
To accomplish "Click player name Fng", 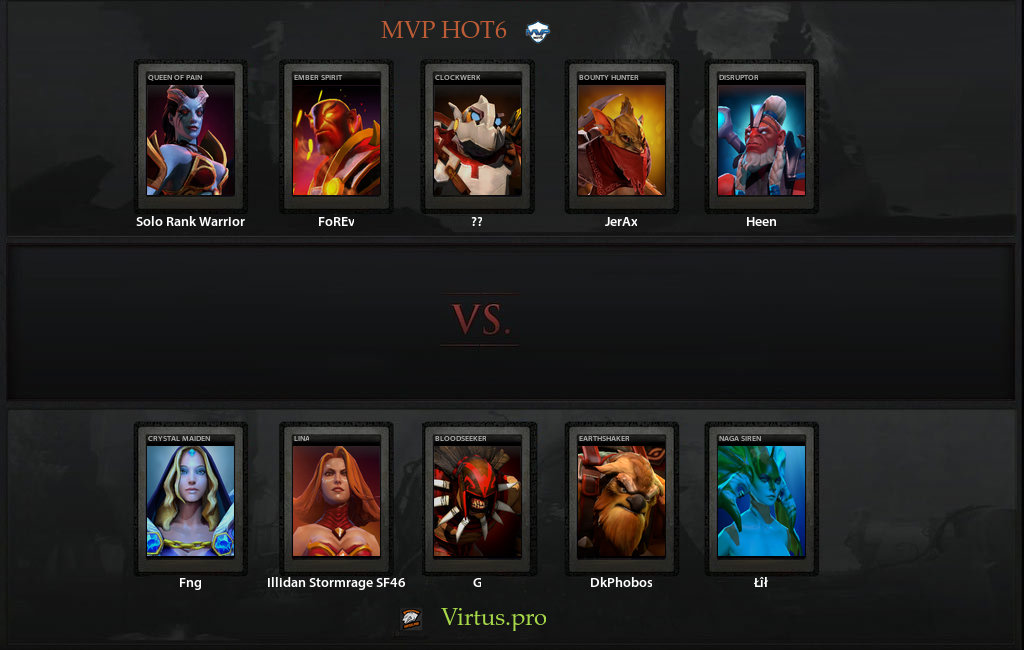I will click(x=190, y=583).
